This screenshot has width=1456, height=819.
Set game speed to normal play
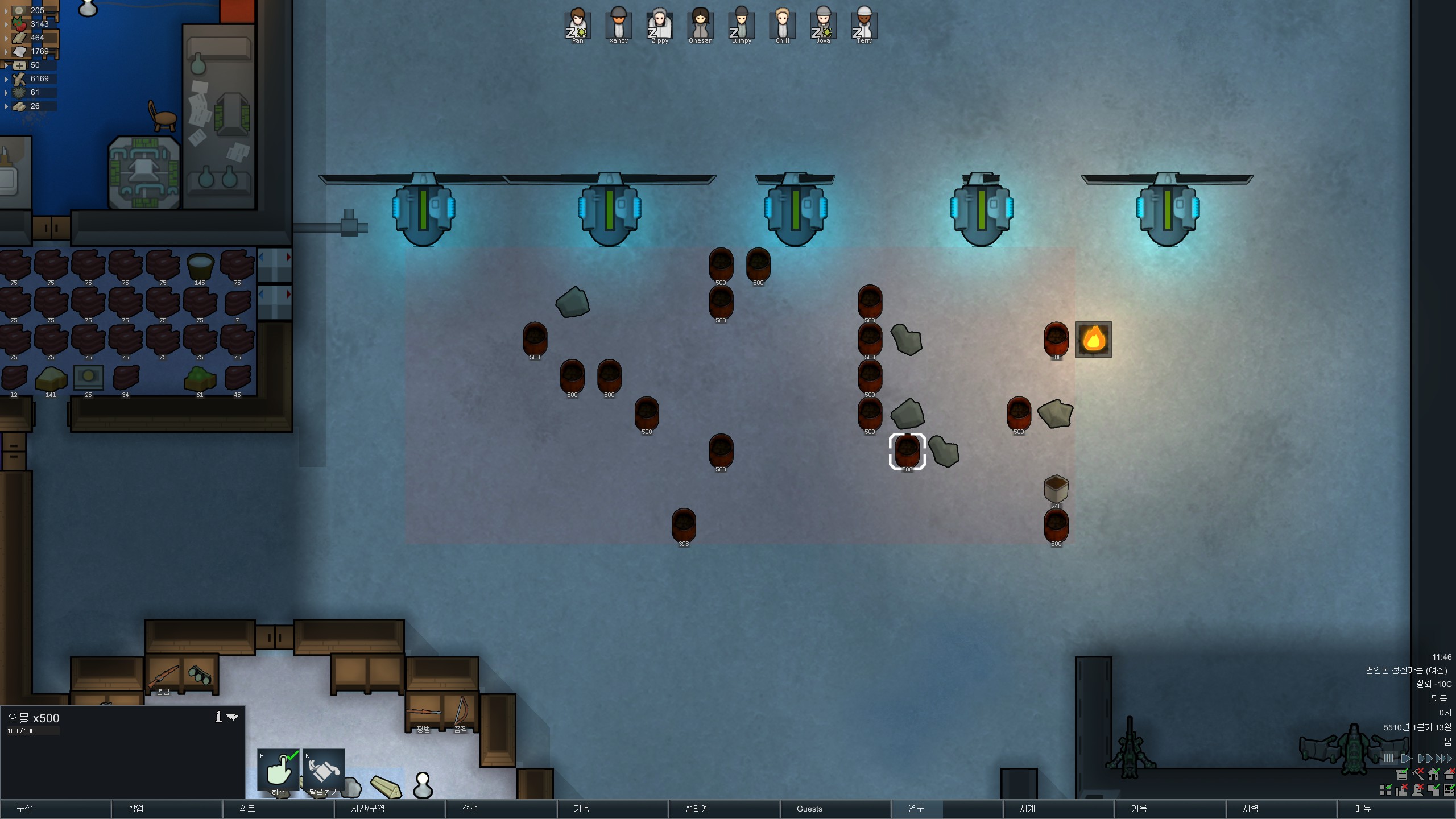[1406, 758]
